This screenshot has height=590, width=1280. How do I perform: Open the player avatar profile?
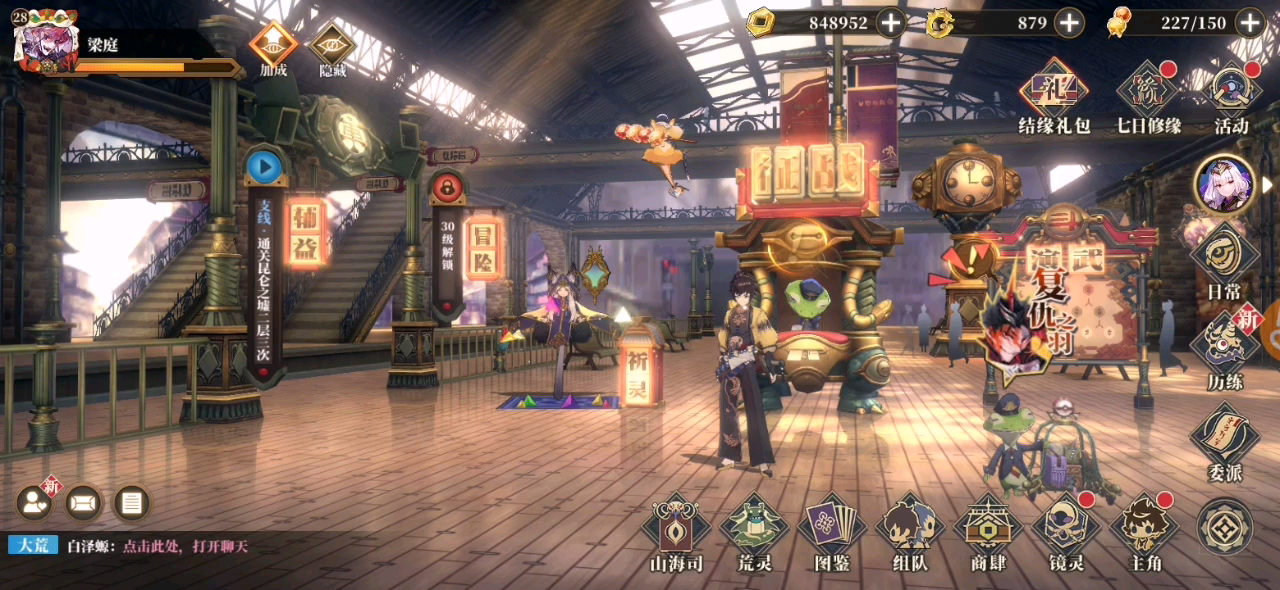coord(45,42)
